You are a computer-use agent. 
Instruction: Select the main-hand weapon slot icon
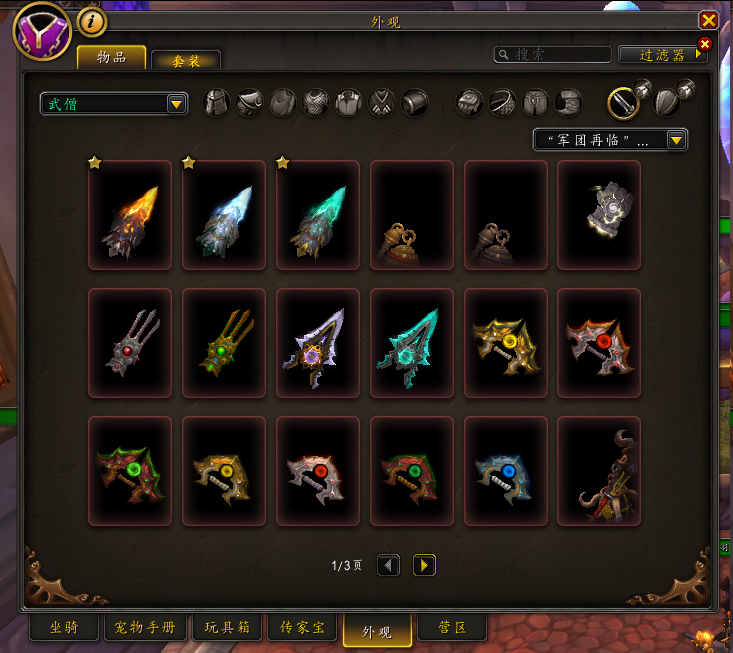tap(623, 102)
